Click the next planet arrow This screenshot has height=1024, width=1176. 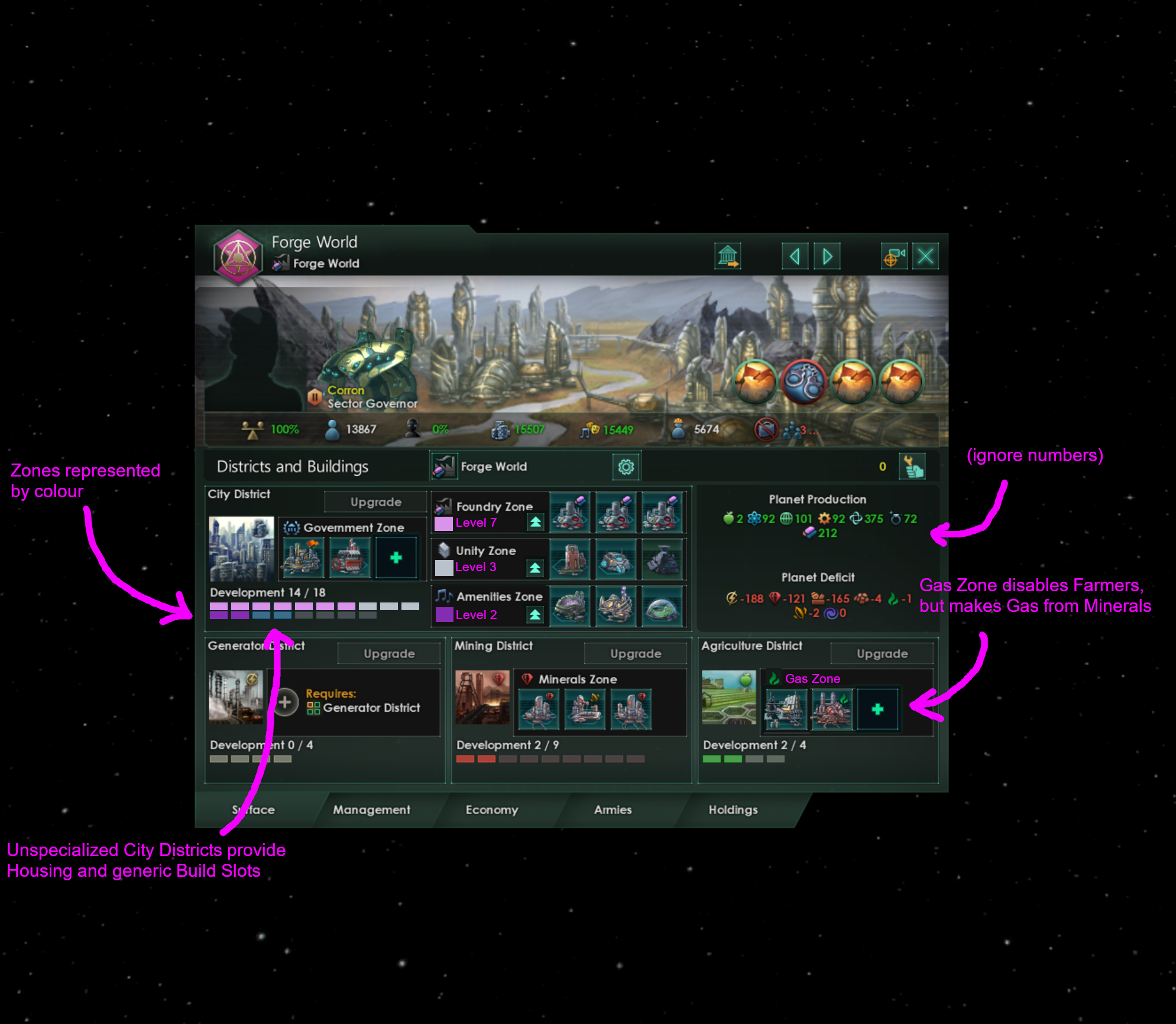pos(827,256)
